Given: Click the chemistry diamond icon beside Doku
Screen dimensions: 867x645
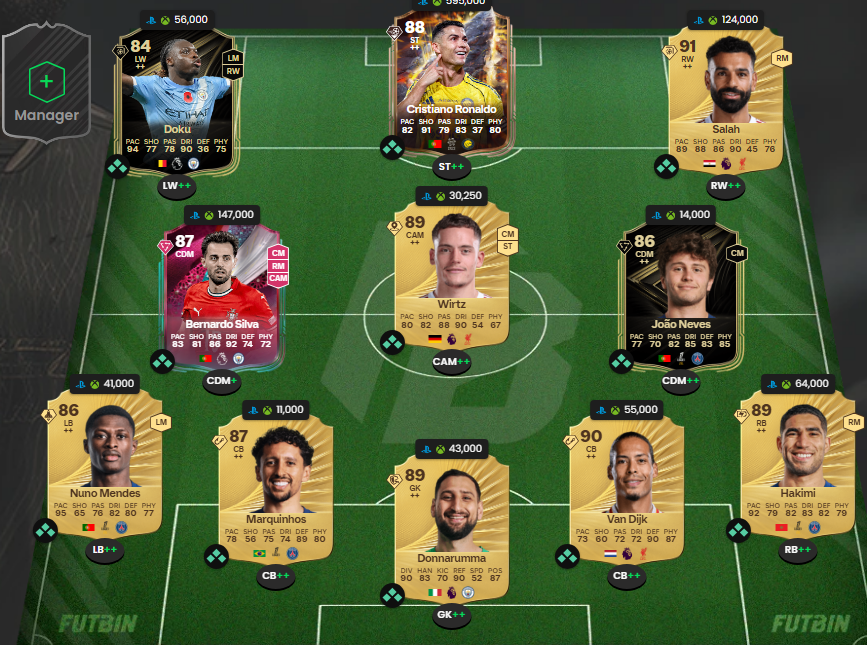Looking at the screenshot, I should coord(118,166).
